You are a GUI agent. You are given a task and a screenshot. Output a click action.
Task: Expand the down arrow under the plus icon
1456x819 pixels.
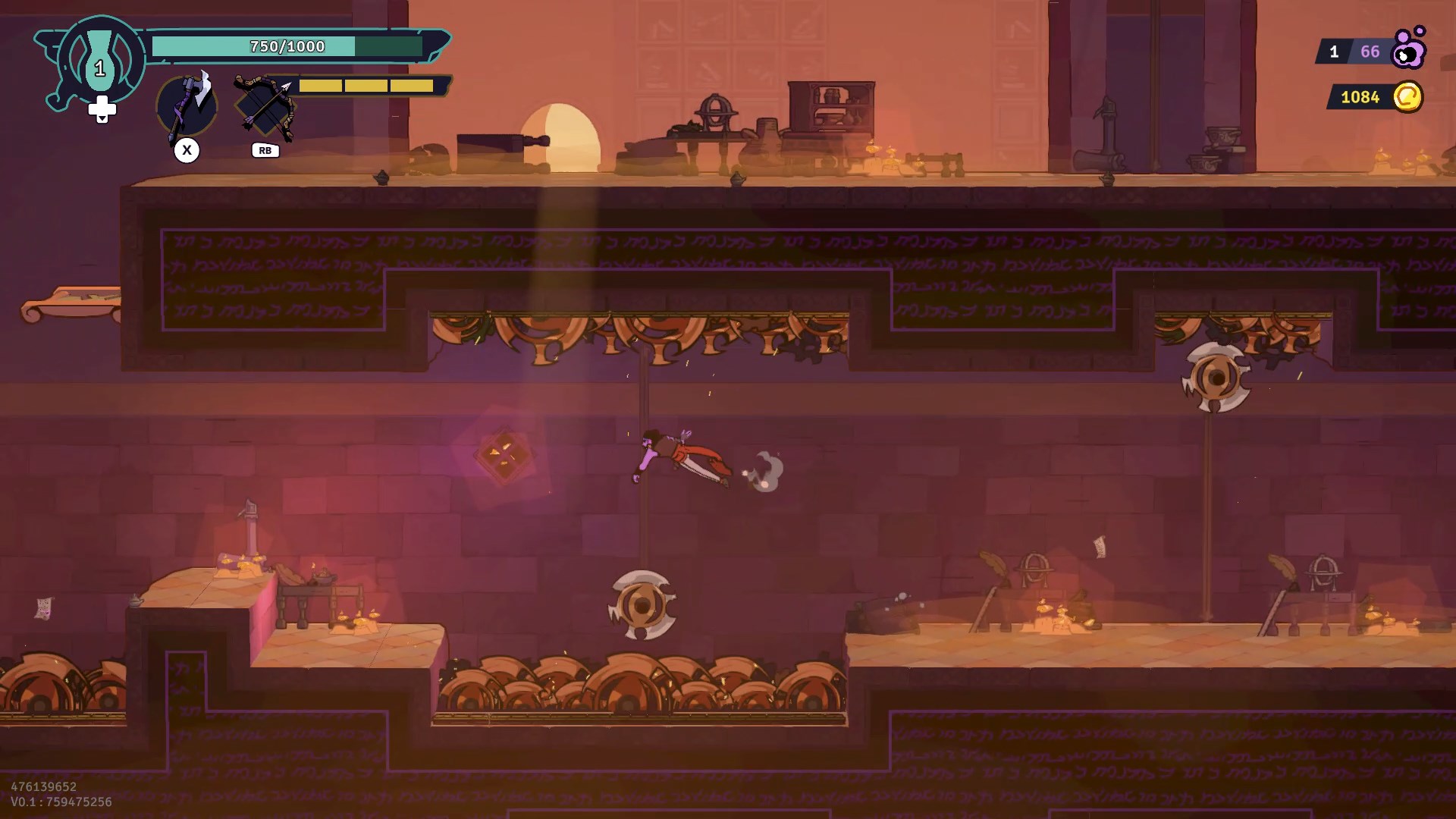102,119
